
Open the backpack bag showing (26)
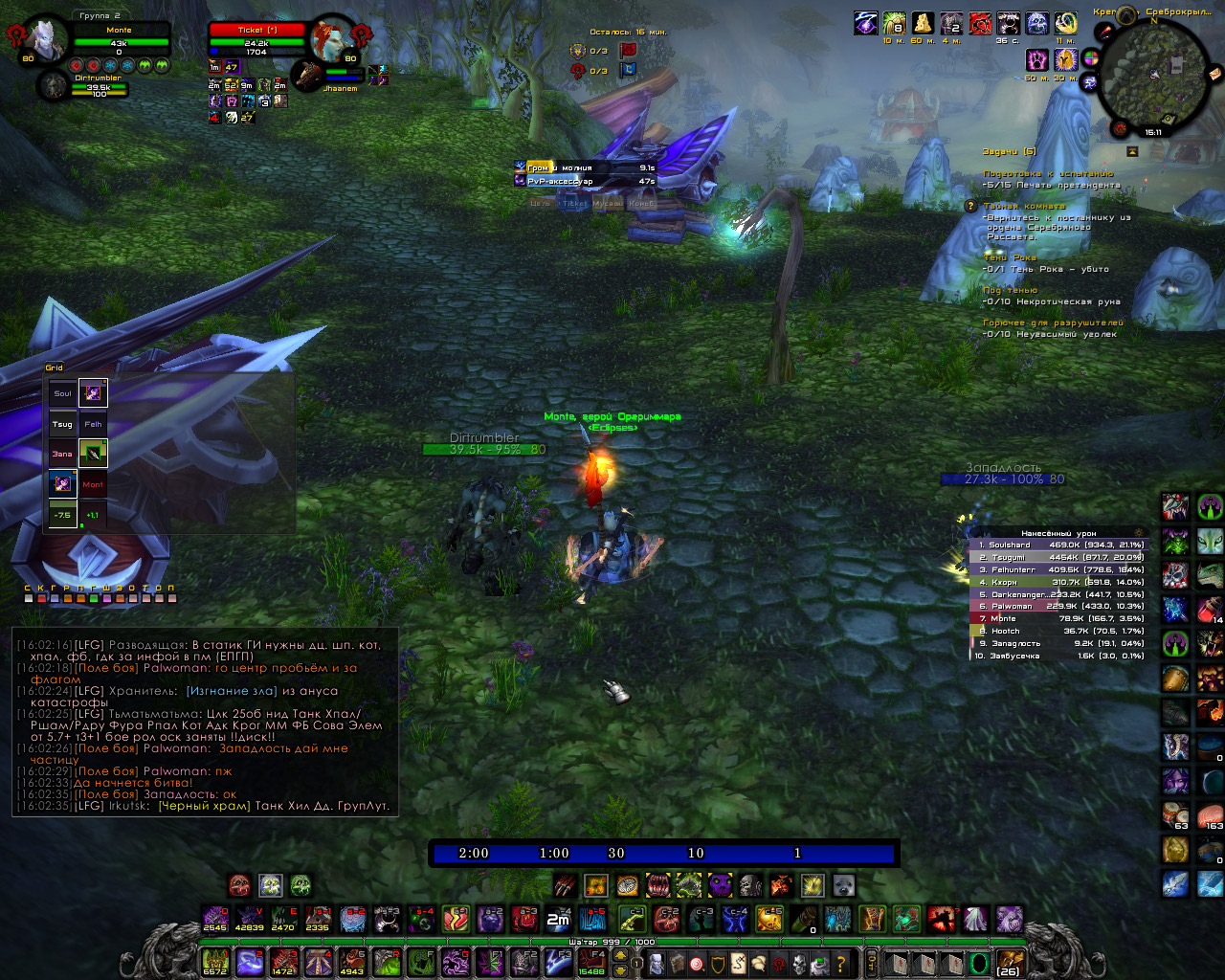pos(1009,962)
